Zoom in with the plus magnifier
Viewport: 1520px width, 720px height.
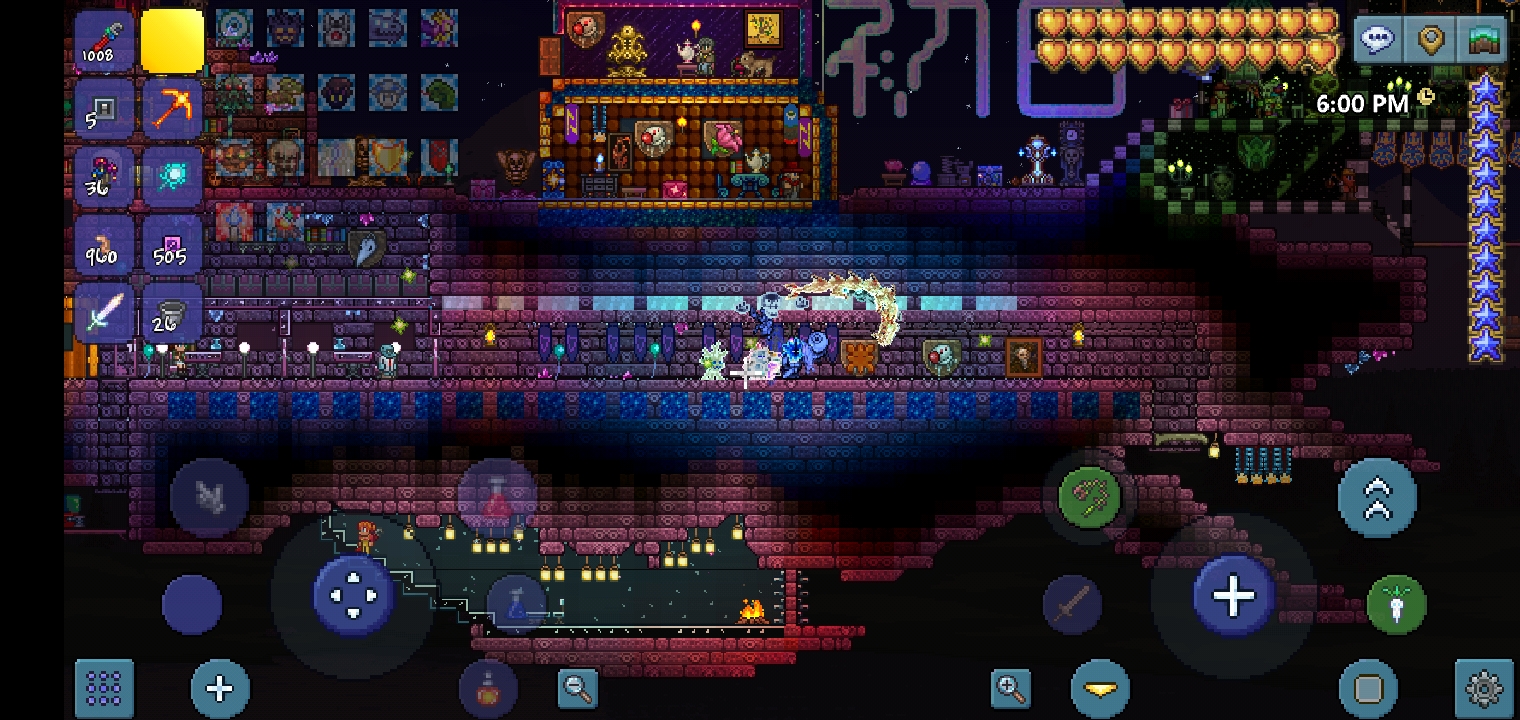click(x=1011, y=687)
